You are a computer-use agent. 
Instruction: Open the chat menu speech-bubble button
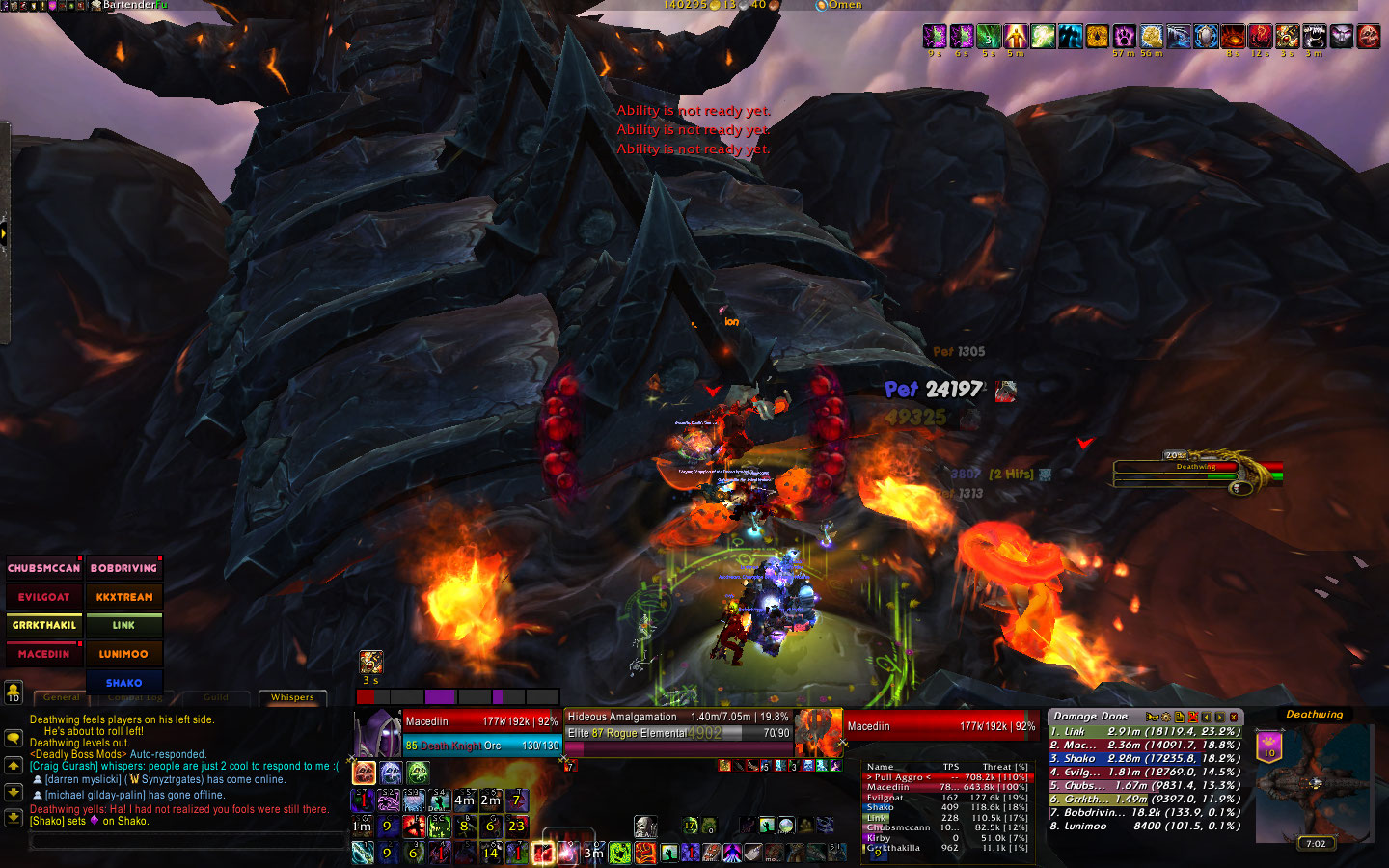pyautogui.click(x=14, y=739)
